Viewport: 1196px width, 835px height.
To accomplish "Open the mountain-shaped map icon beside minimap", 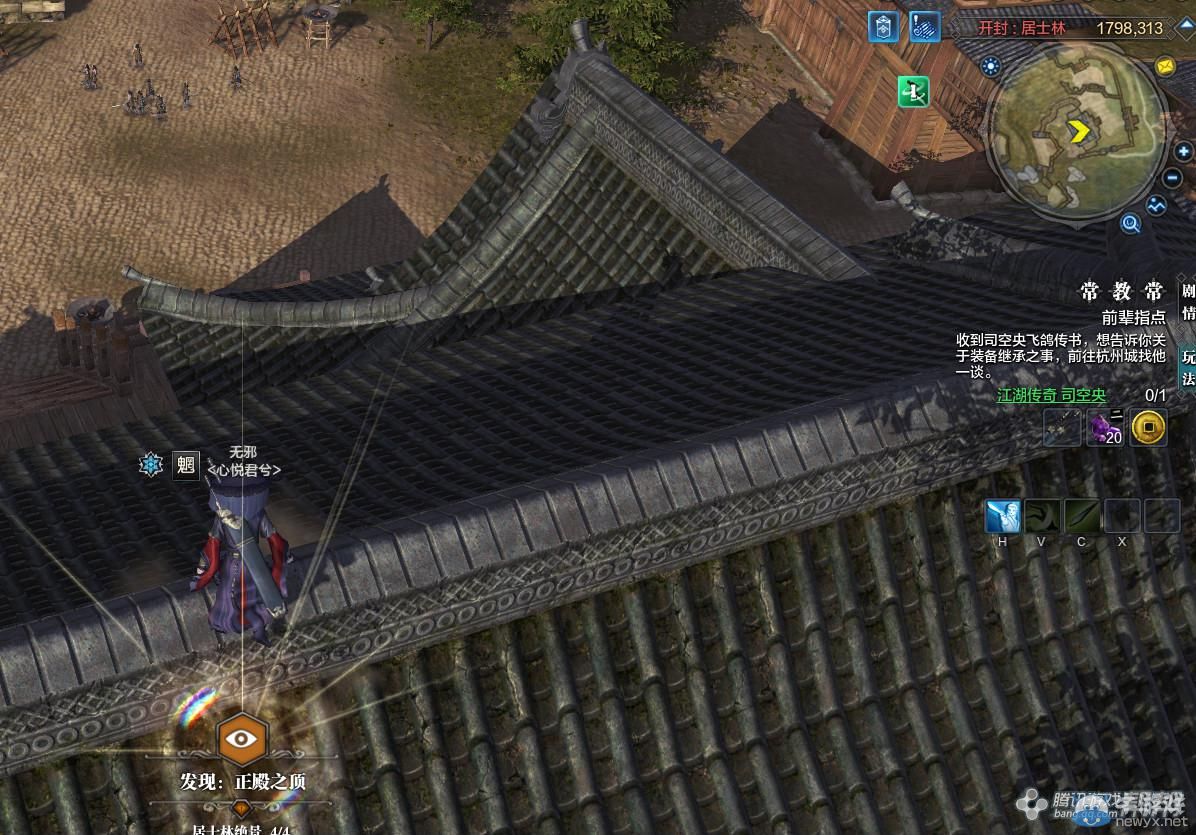I will (1156, 206).
